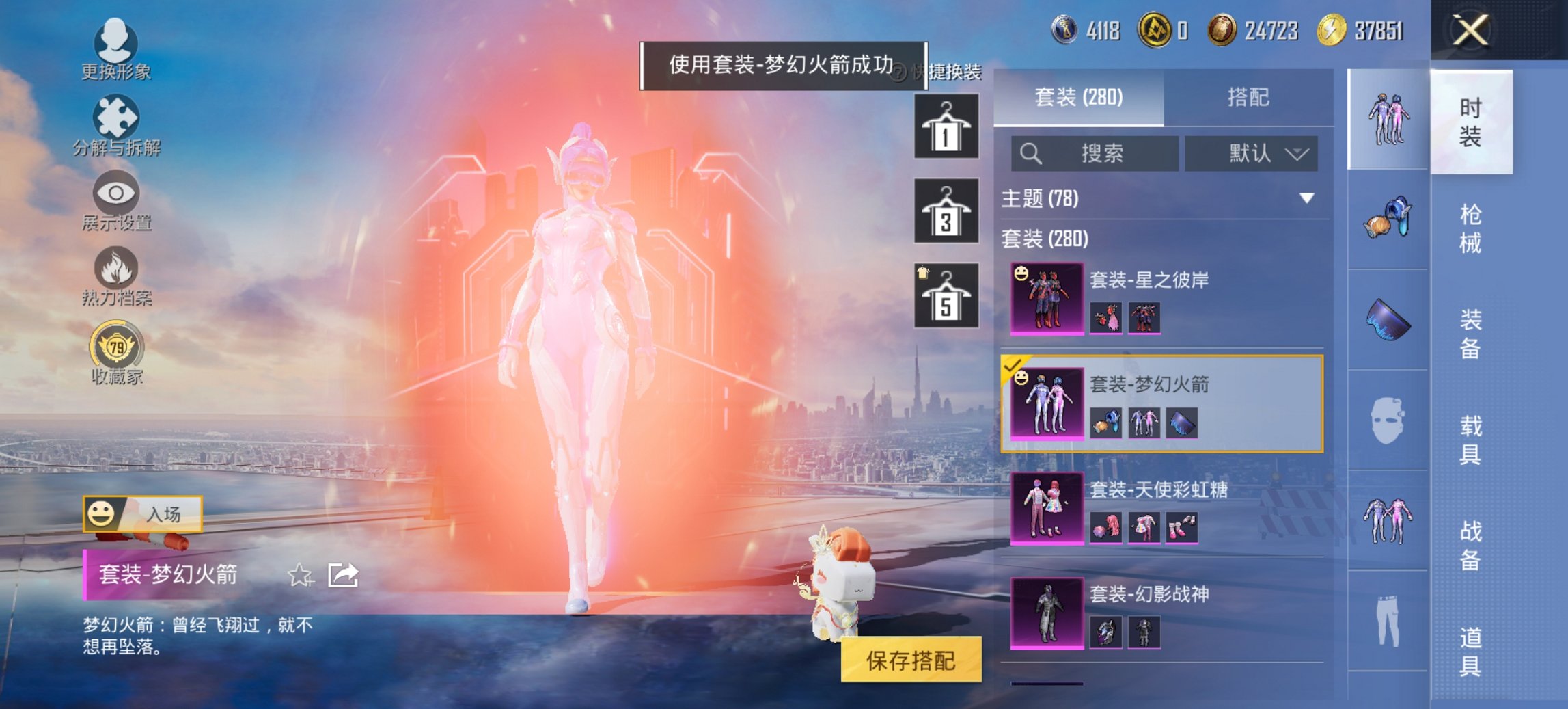
Task: Expand the 主题 (78) theme section
Action: point(1161,198)
